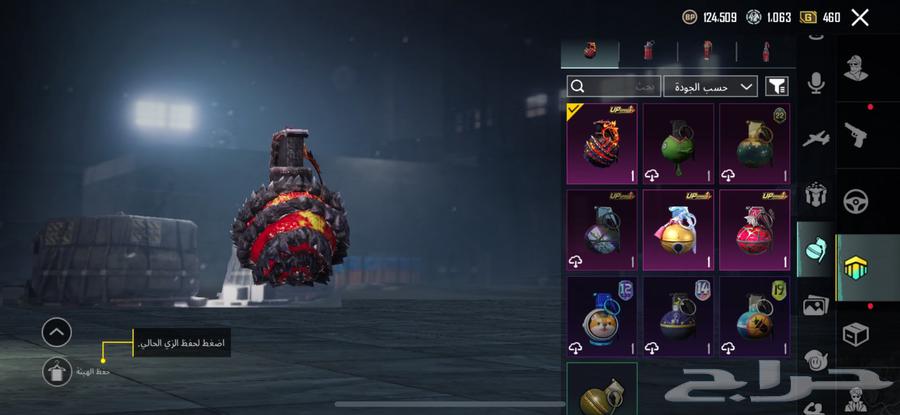Select the purple grenade skin with badge 14
Viewport: 900px width, 415px height.
click(678, 317)
